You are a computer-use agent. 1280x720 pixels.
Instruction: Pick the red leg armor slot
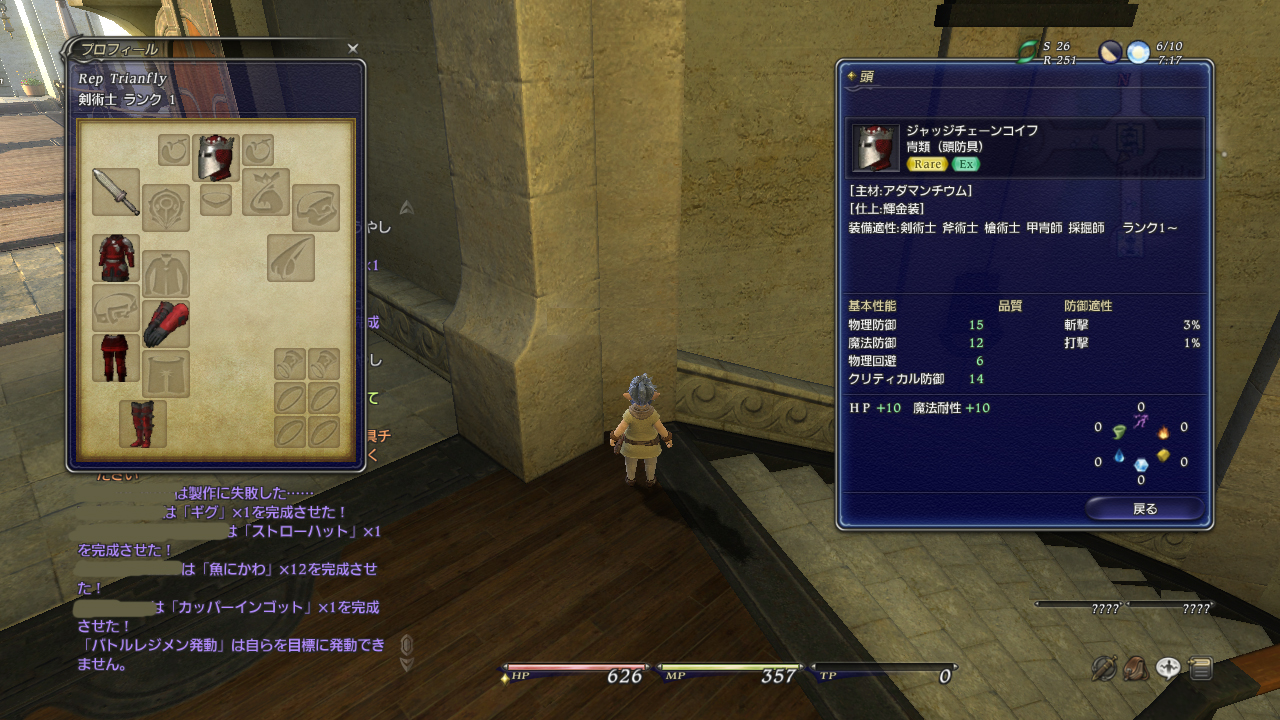pos(115,358)
